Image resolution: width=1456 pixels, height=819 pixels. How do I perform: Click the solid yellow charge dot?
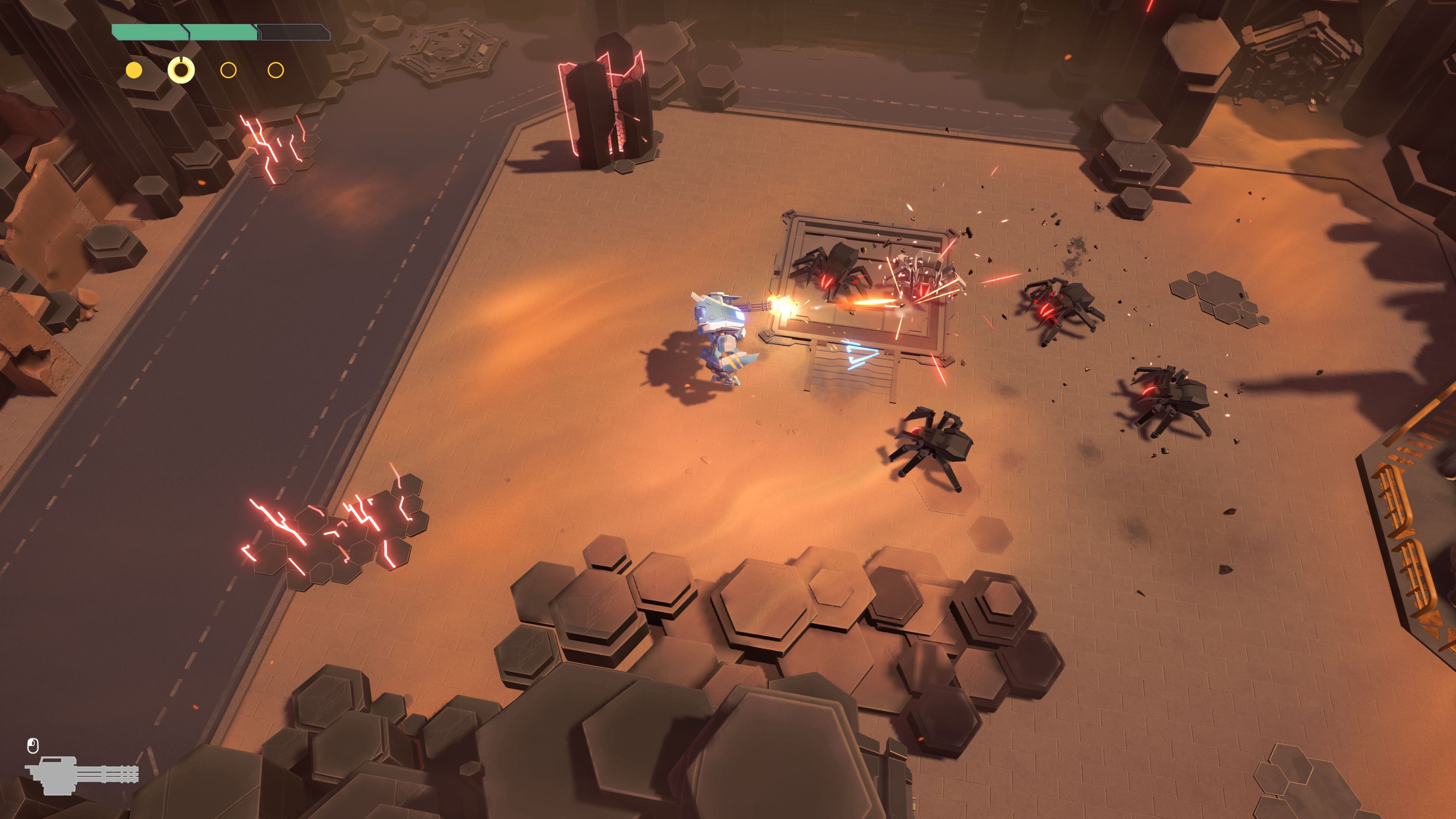(134, 70)
